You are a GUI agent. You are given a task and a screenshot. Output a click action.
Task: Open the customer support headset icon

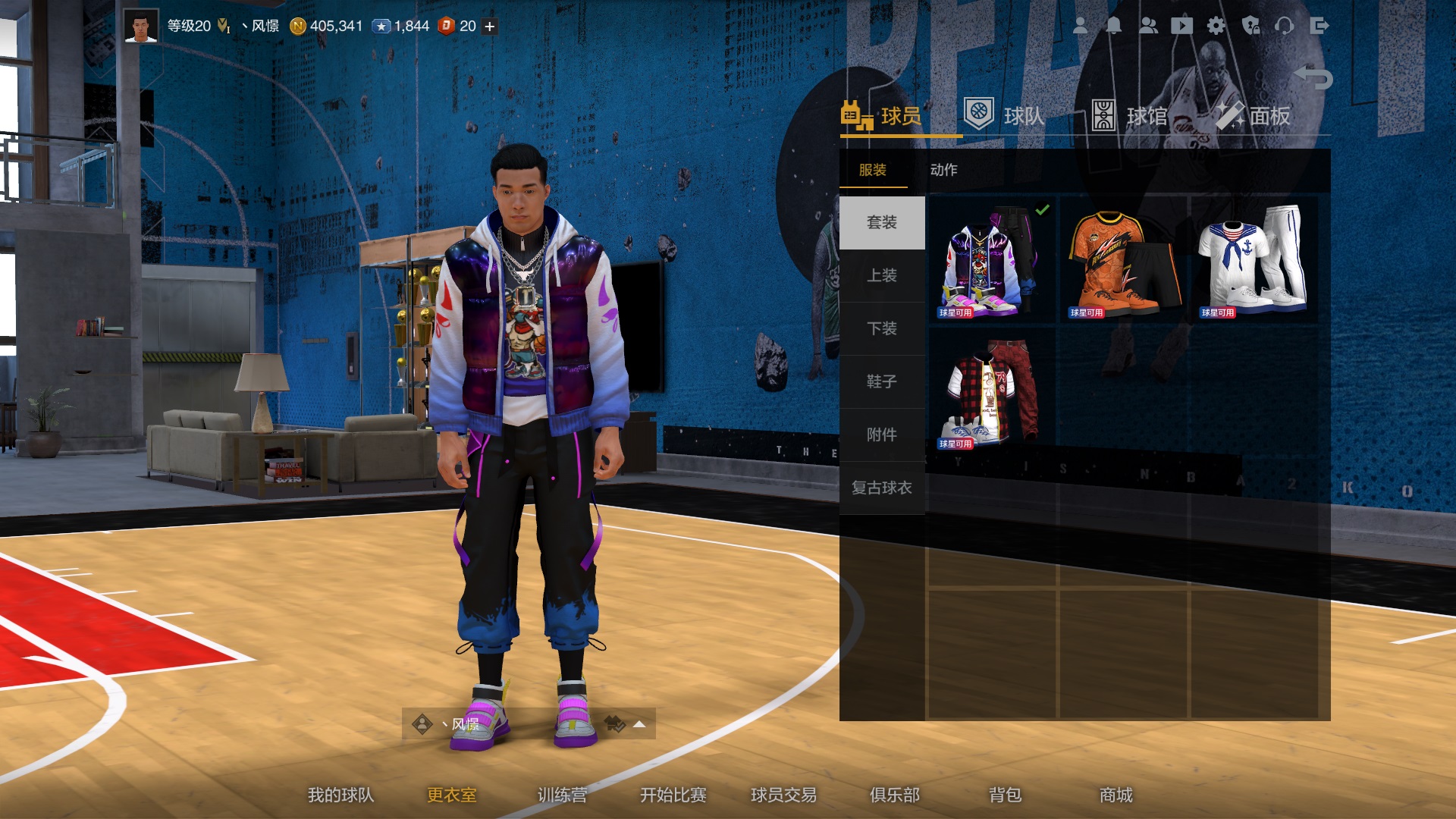point(1285,25)
